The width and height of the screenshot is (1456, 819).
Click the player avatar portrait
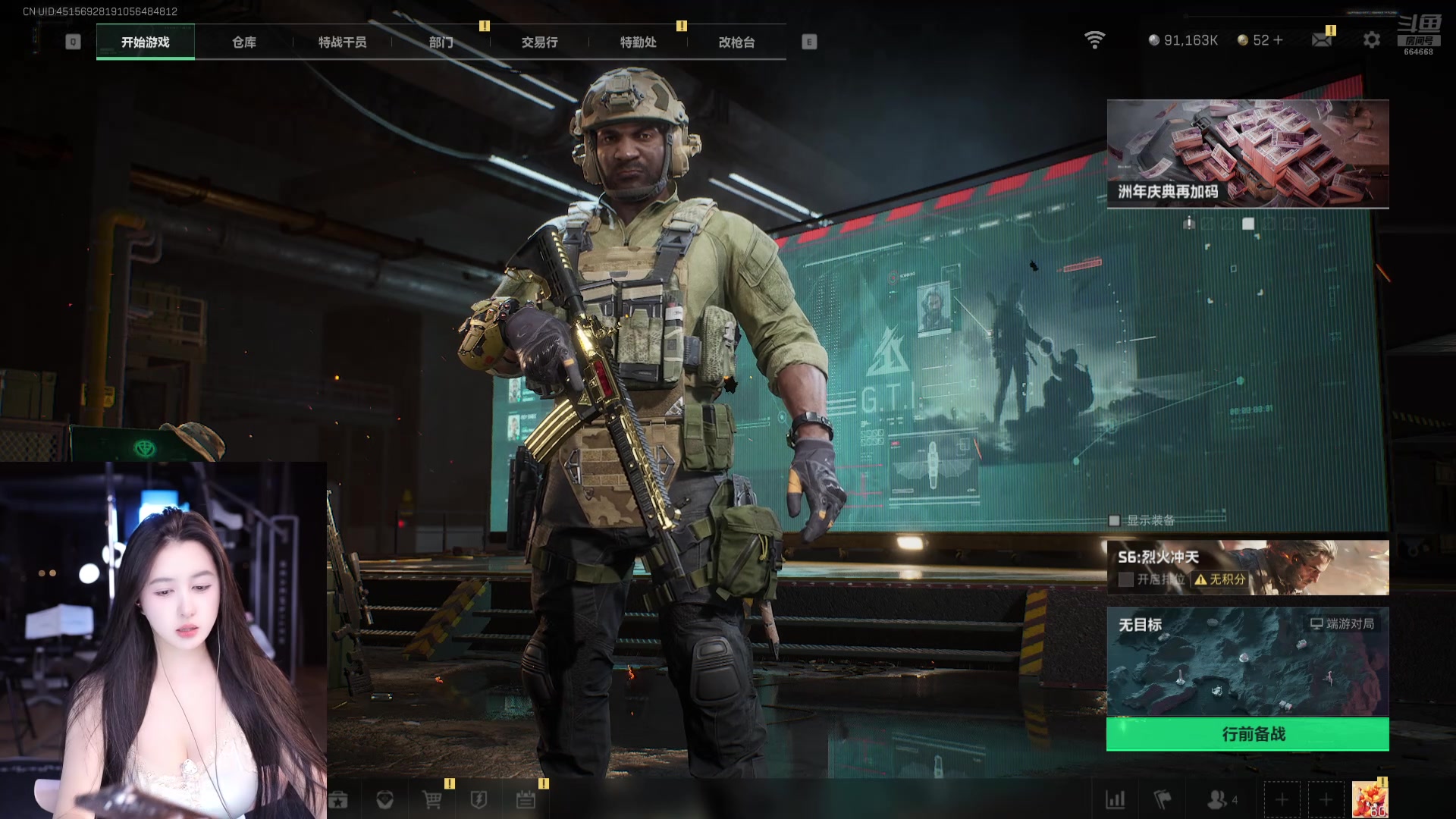(x=1370, y=799)
